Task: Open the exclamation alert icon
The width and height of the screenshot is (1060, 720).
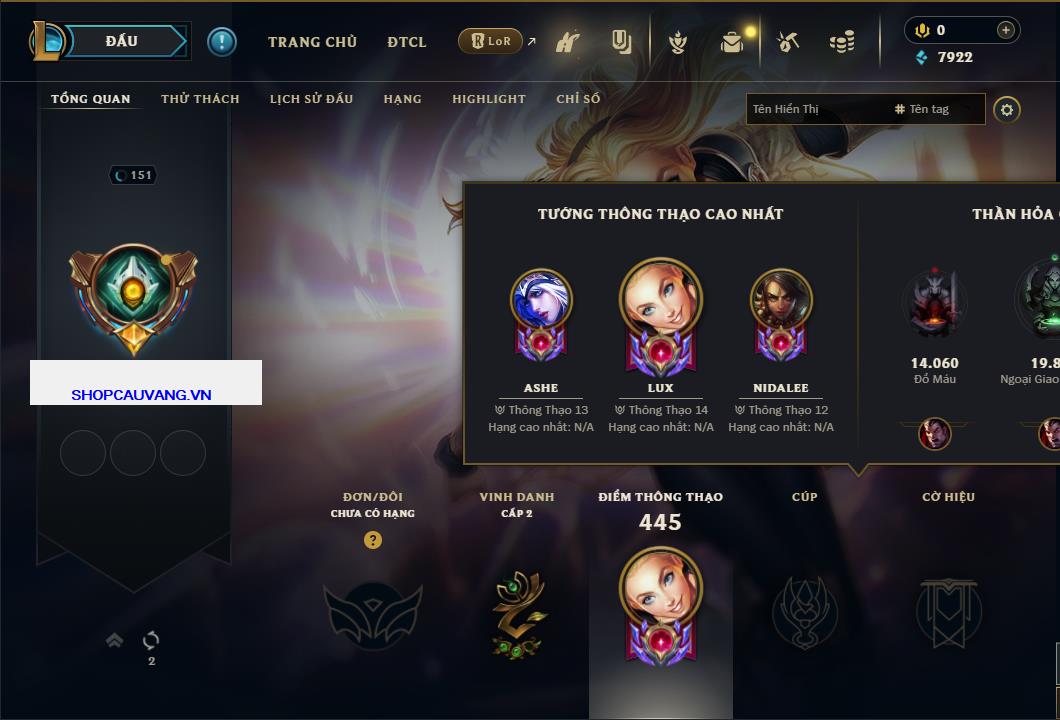Action: [x=221, y=42]
